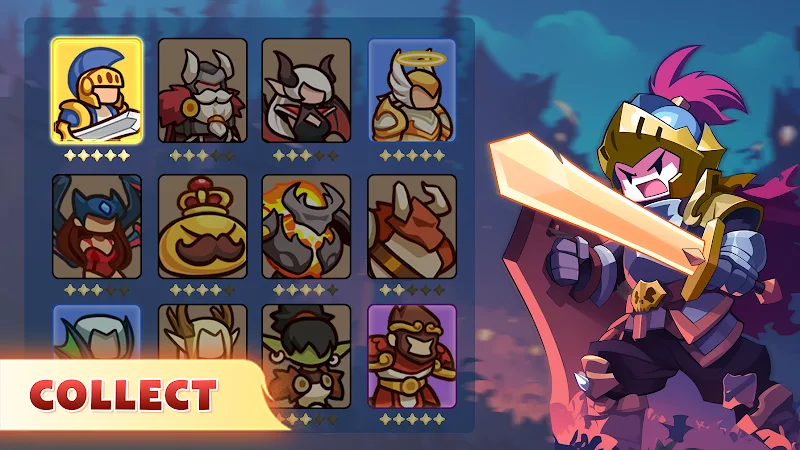Select the blue-helmet knight hero card
This screenshot has height=450, width=800.
(97, 91)
